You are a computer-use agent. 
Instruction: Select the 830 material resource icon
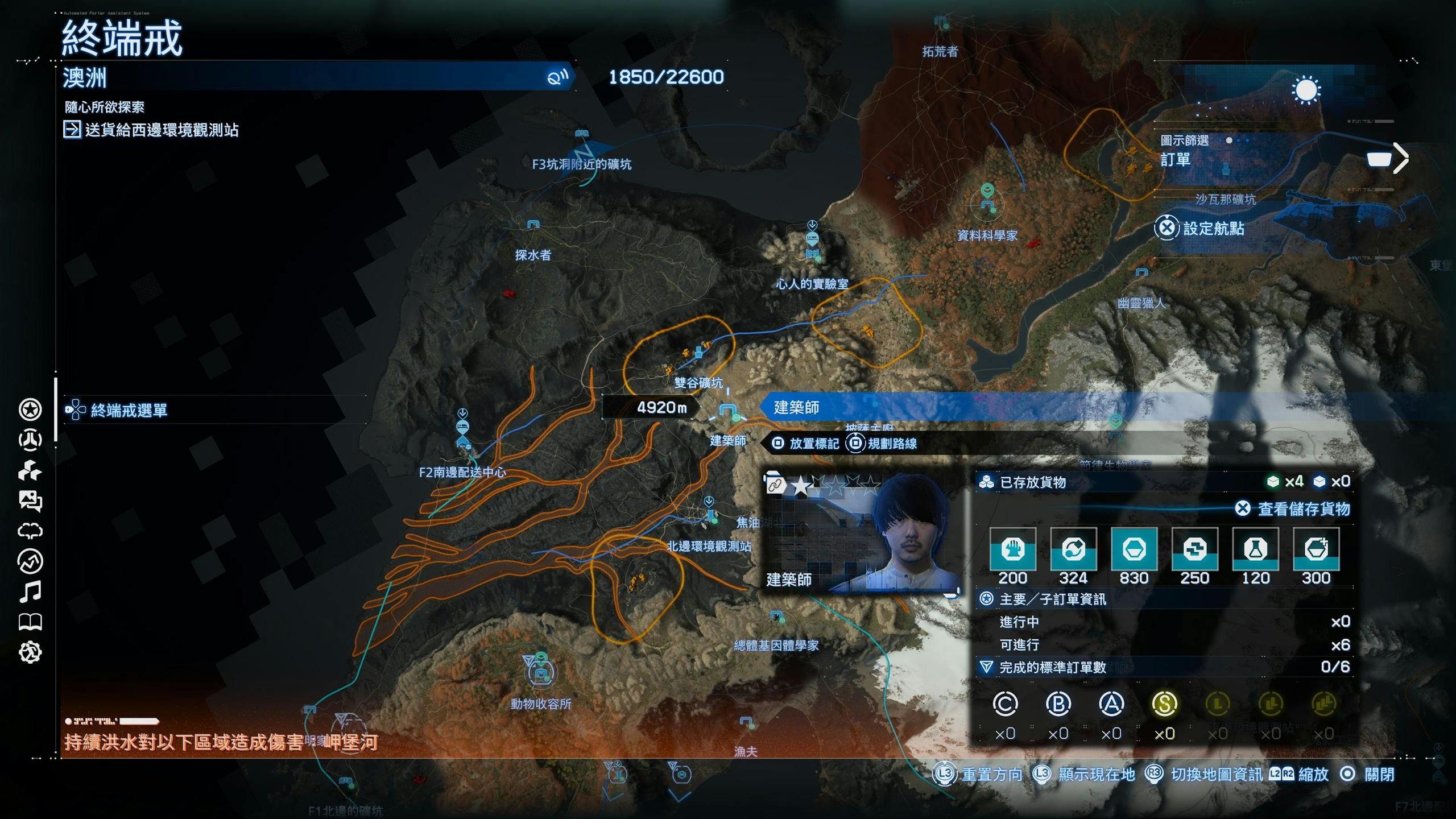tap(1134, 549)
